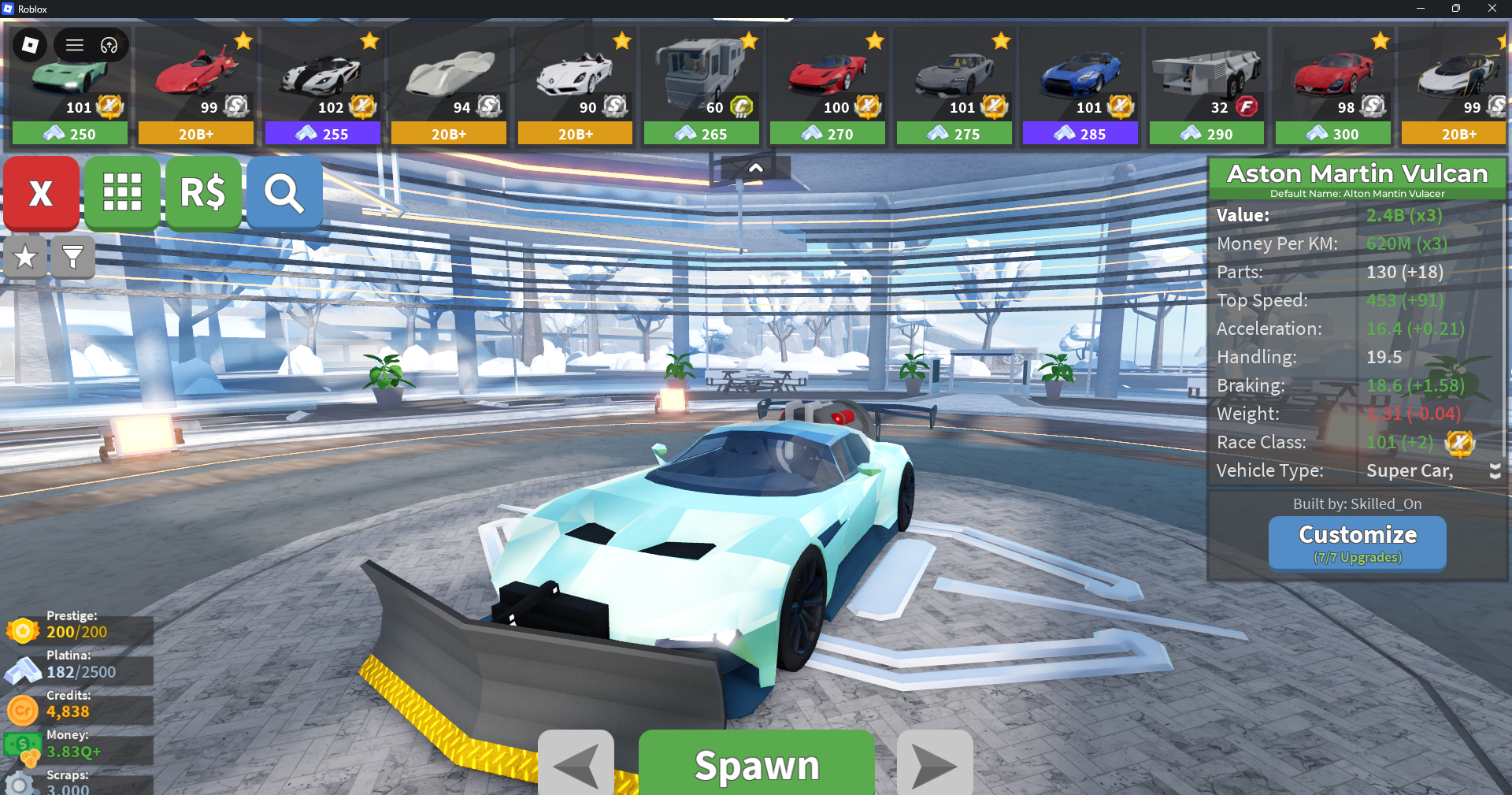Open the Customize upgrades menu

[1357, 542]
